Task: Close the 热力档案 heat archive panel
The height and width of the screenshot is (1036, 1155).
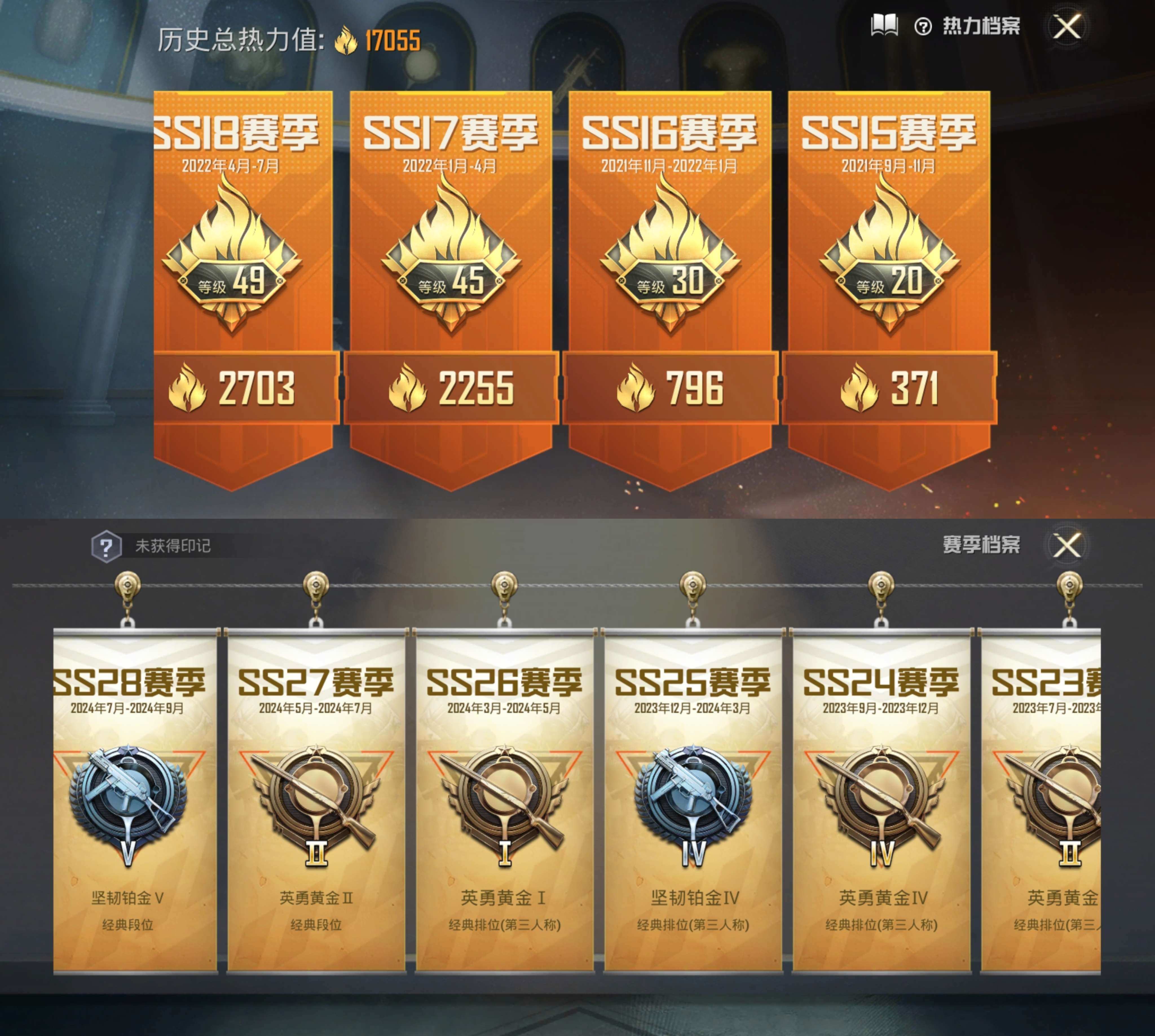Action: [x=1066, y=27]
